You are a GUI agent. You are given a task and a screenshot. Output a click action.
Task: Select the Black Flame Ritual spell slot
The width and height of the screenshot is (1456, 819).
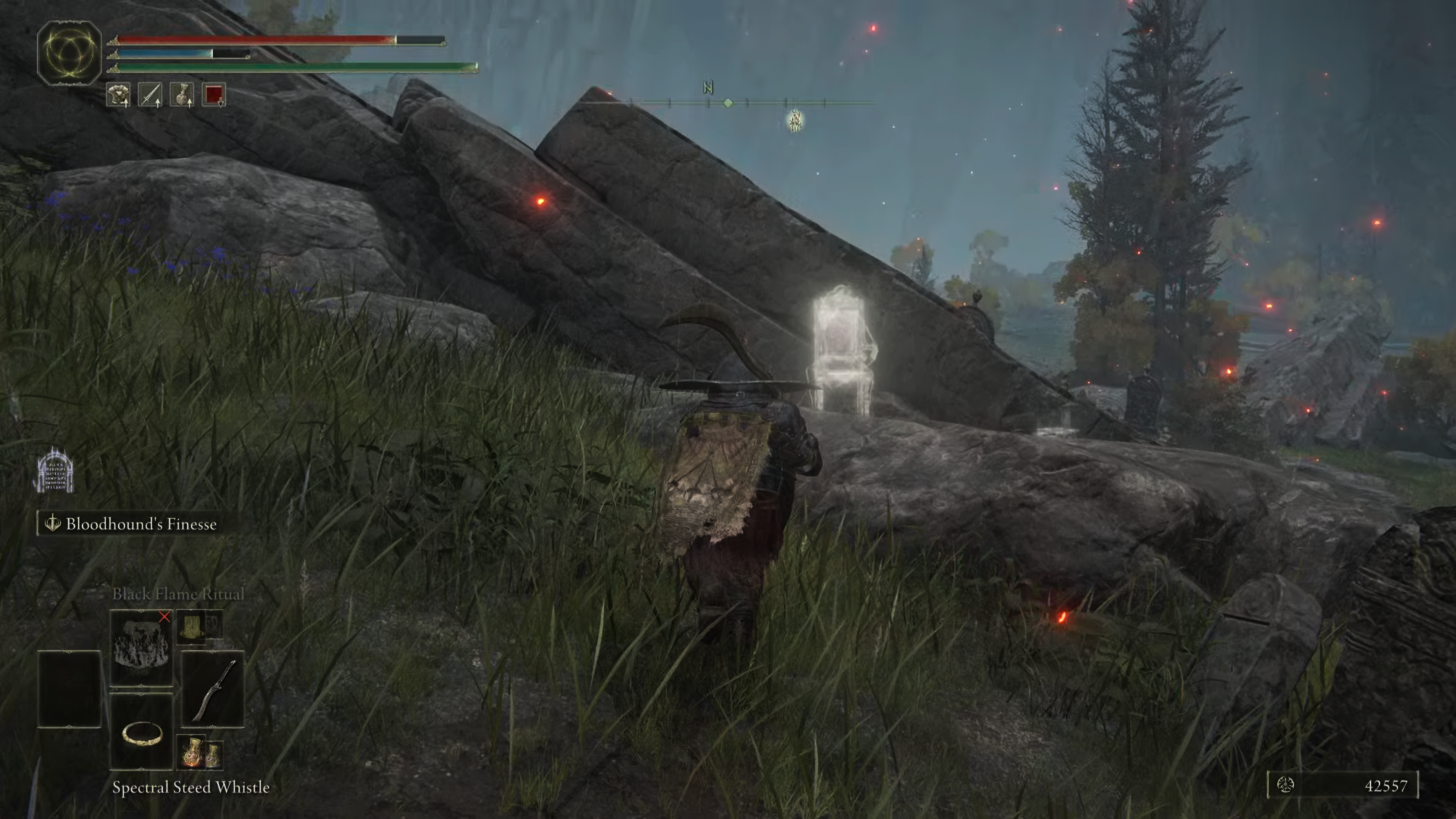pos(141,647)
